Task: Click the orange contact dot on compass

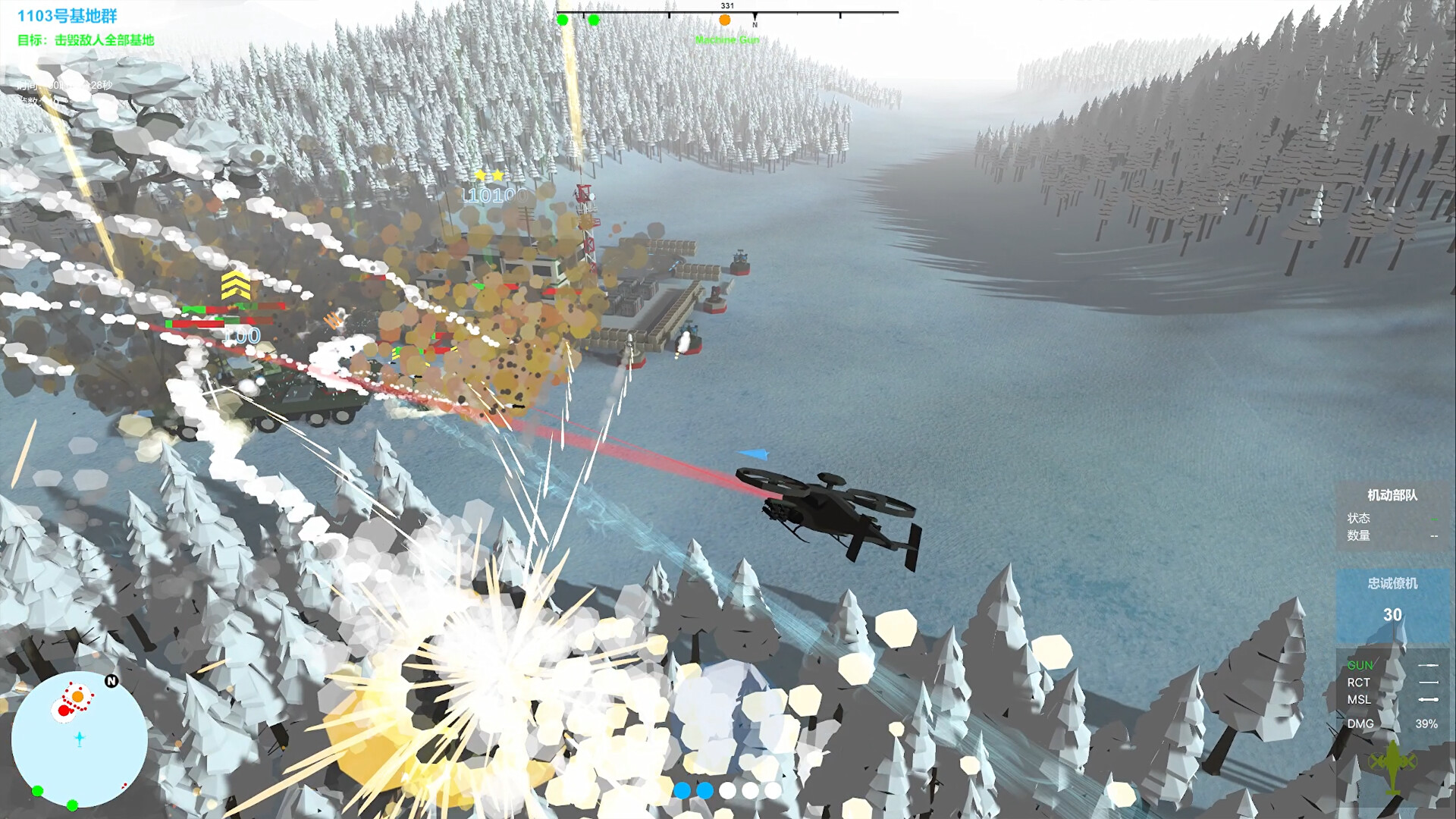Action: coord(724,19)
